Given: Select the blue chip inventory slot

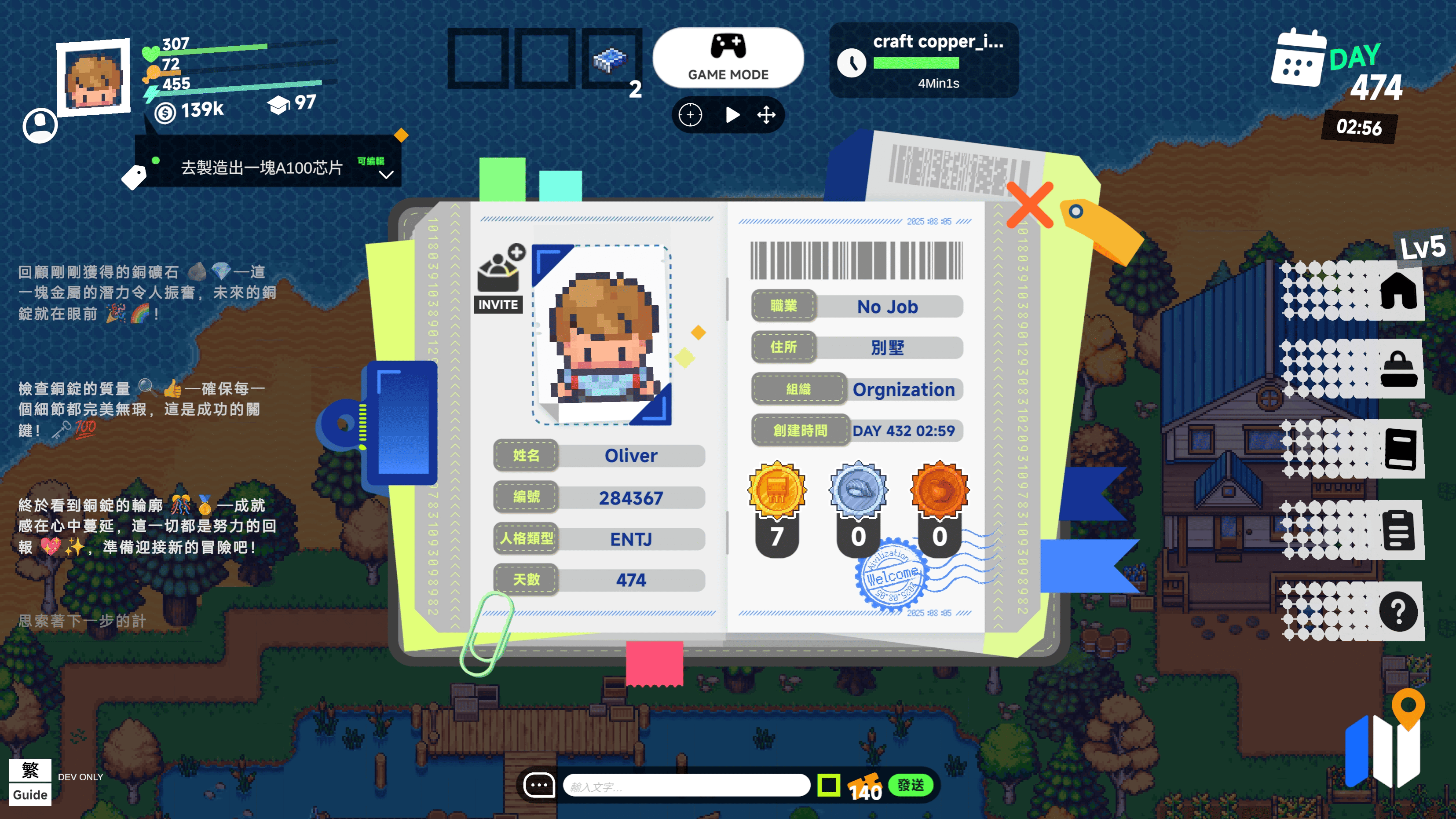Looking at the screenshot, I should tap(611, 59).
